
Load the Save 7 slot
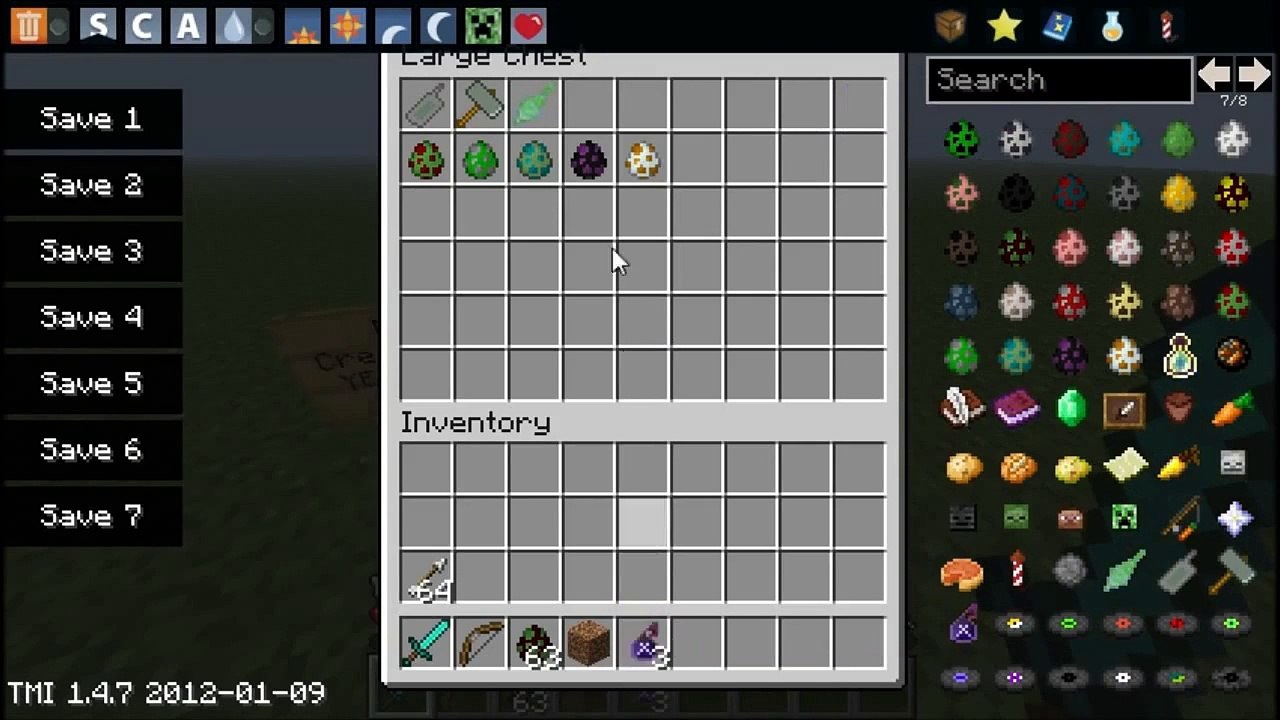point(90,515)
